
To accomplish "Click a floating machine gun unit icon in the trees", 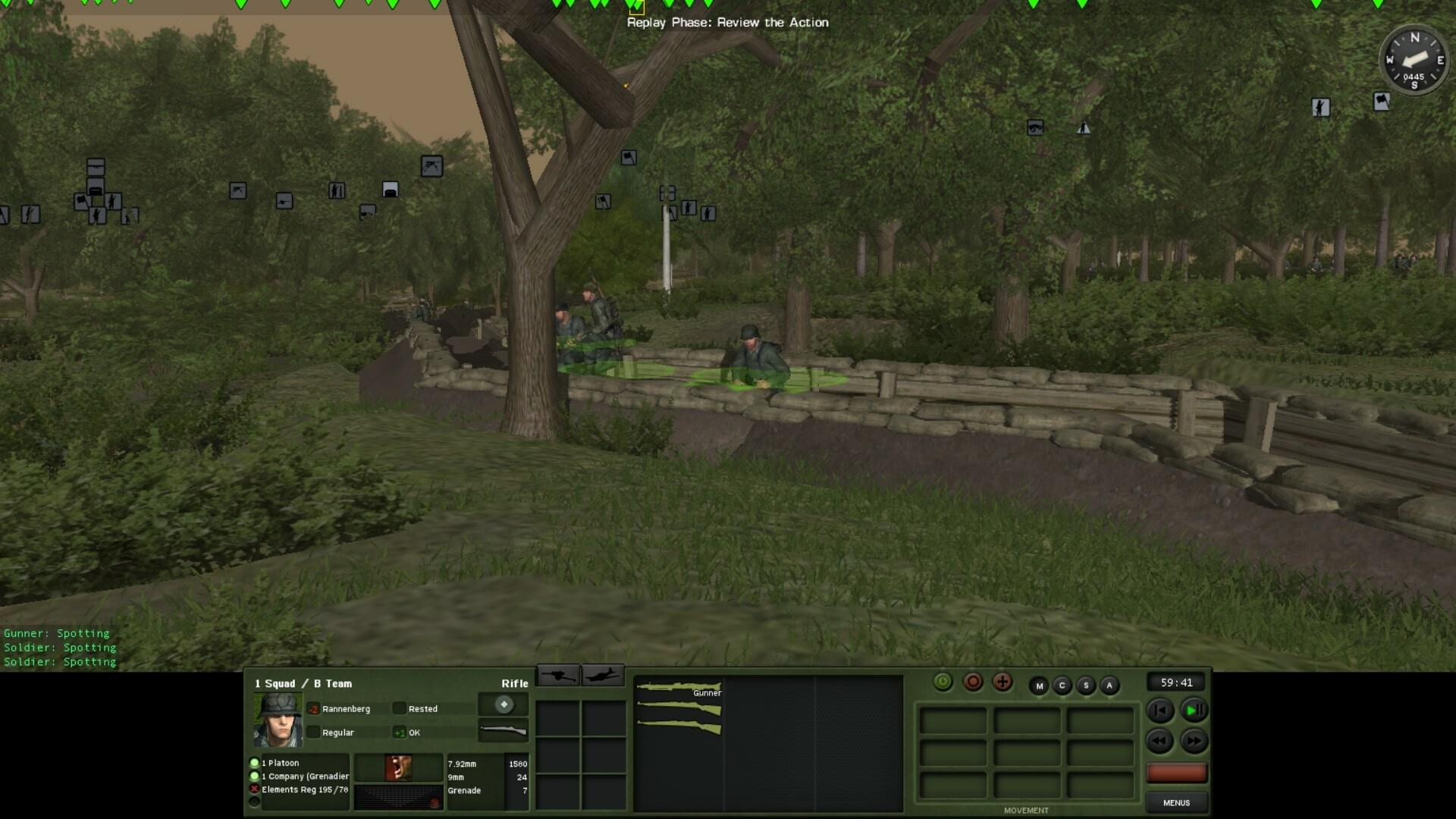I will point(1034,127).
